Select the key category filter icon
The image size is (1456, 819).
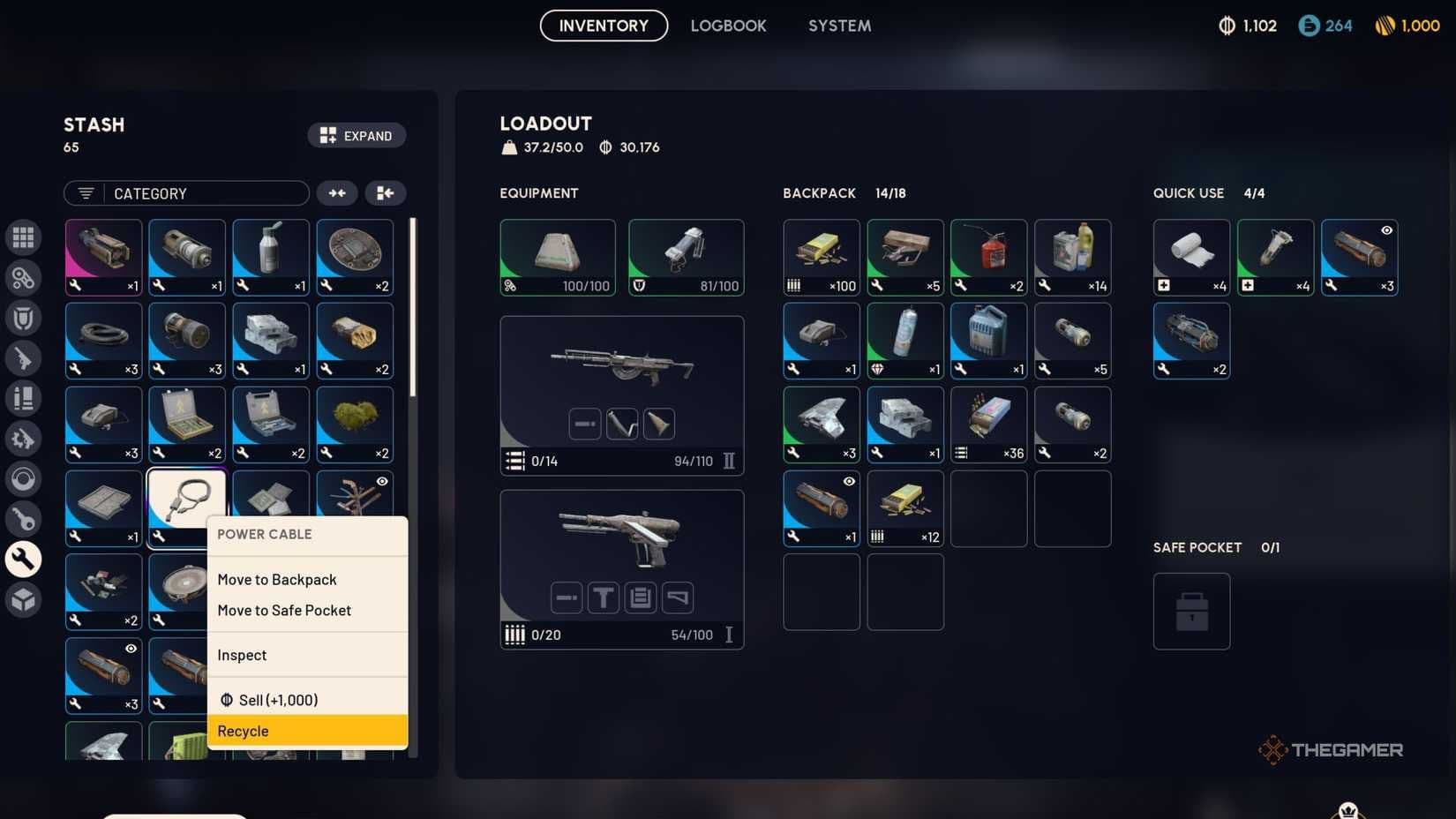click(x=24, y=520)
